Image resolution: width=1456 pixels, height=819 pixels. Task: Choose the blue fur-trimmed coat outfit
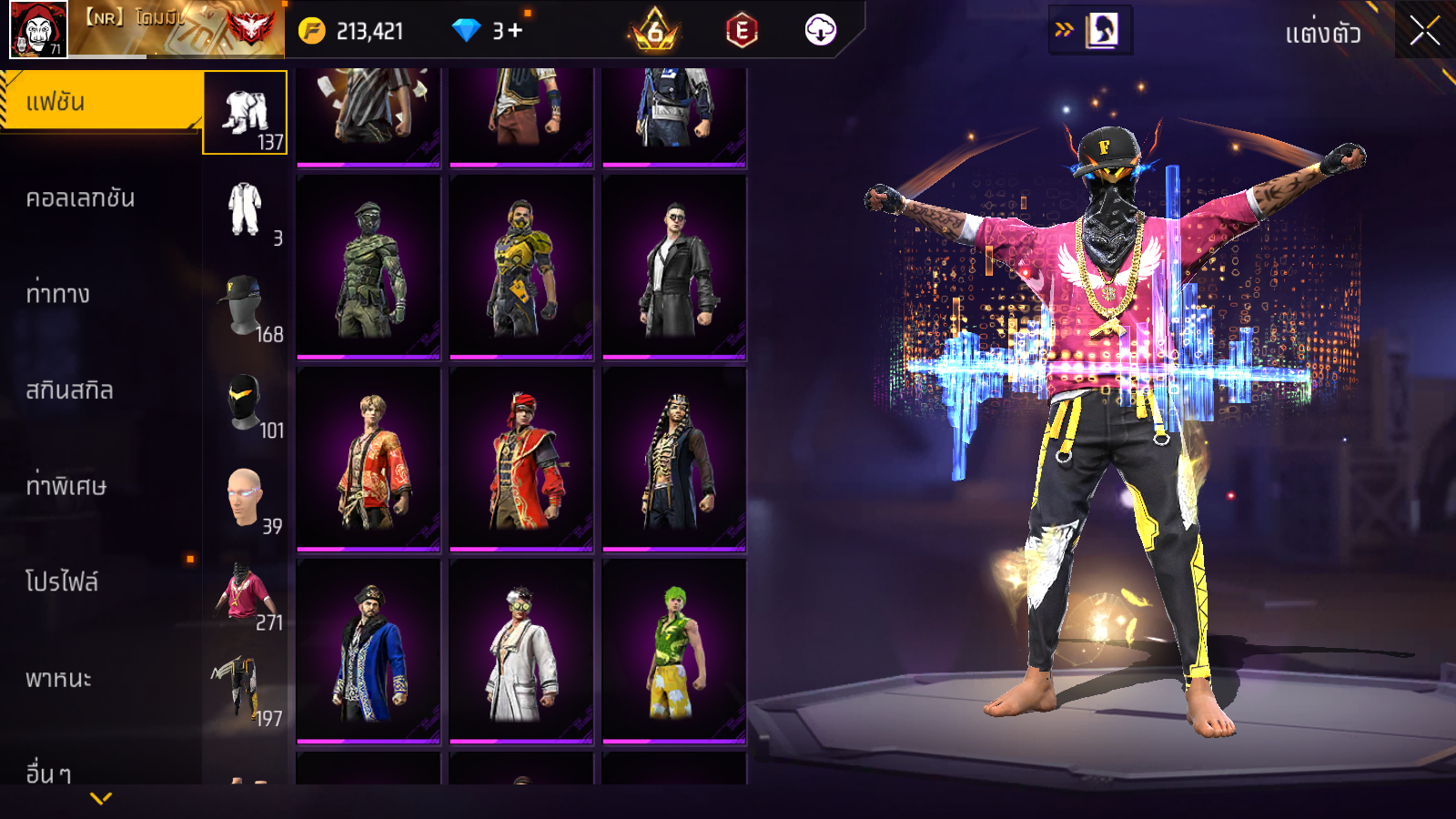coord(369,652)
